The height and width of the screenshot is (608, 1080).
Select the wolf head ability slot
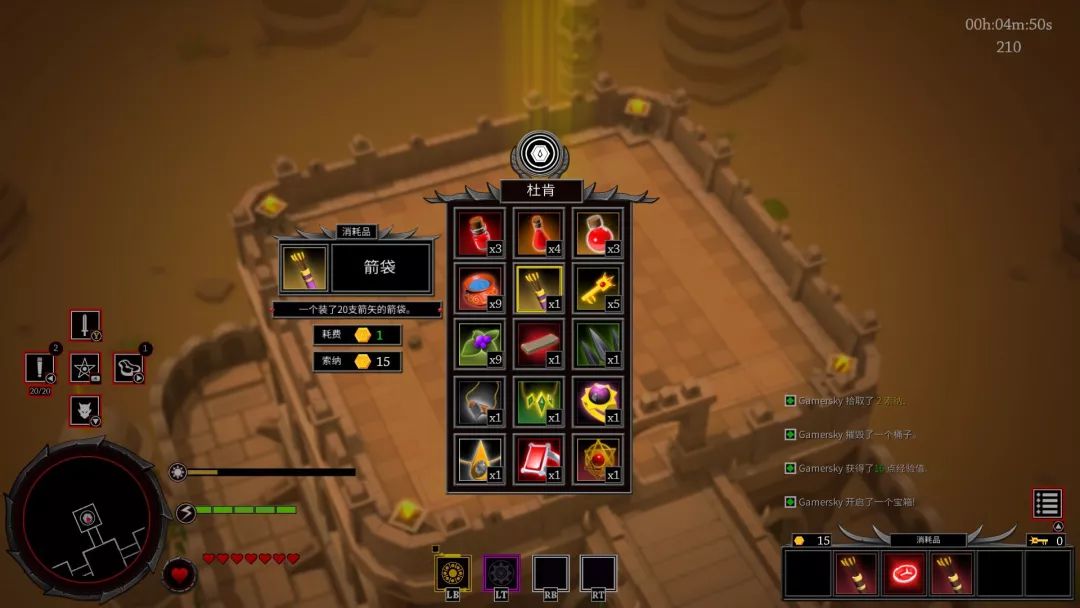[85, 410]
